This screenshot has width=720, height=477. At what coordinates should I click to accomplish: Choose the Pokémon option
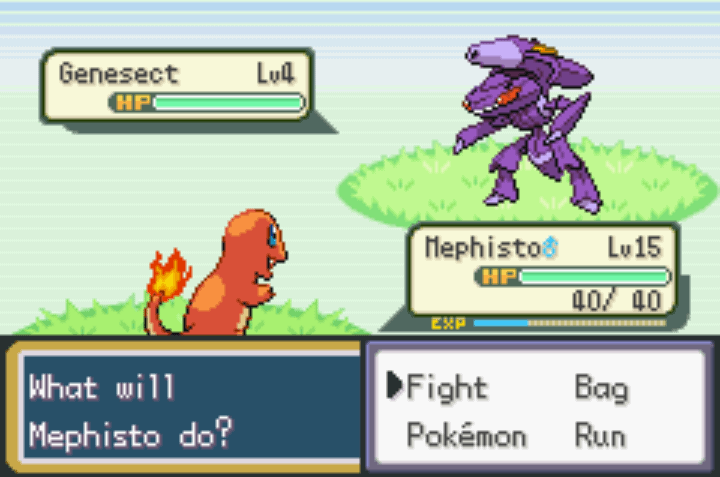(x=466, y=436)
